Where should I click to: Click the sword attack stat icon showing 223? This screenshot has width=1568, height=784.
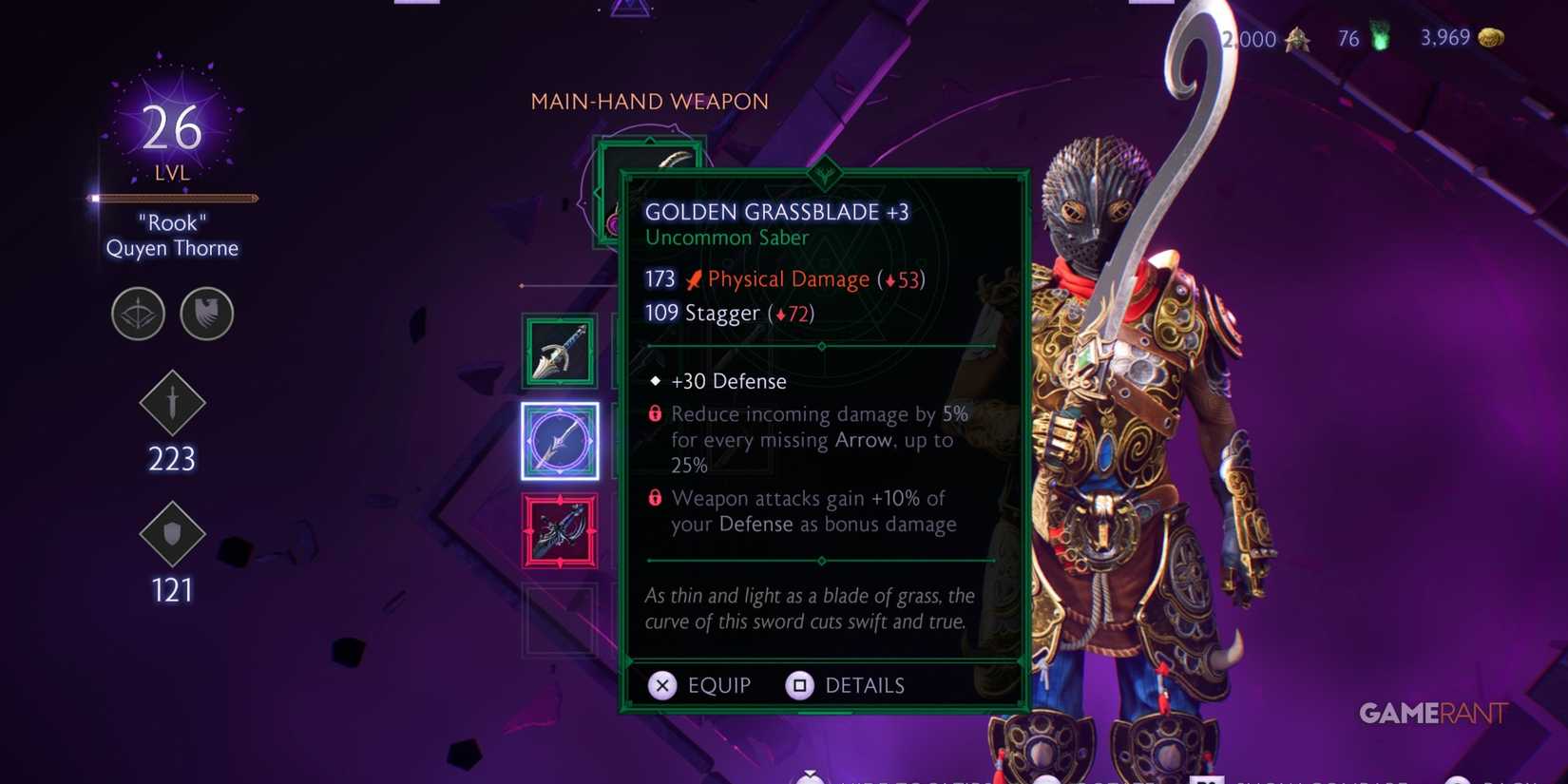tap(171, 404)
